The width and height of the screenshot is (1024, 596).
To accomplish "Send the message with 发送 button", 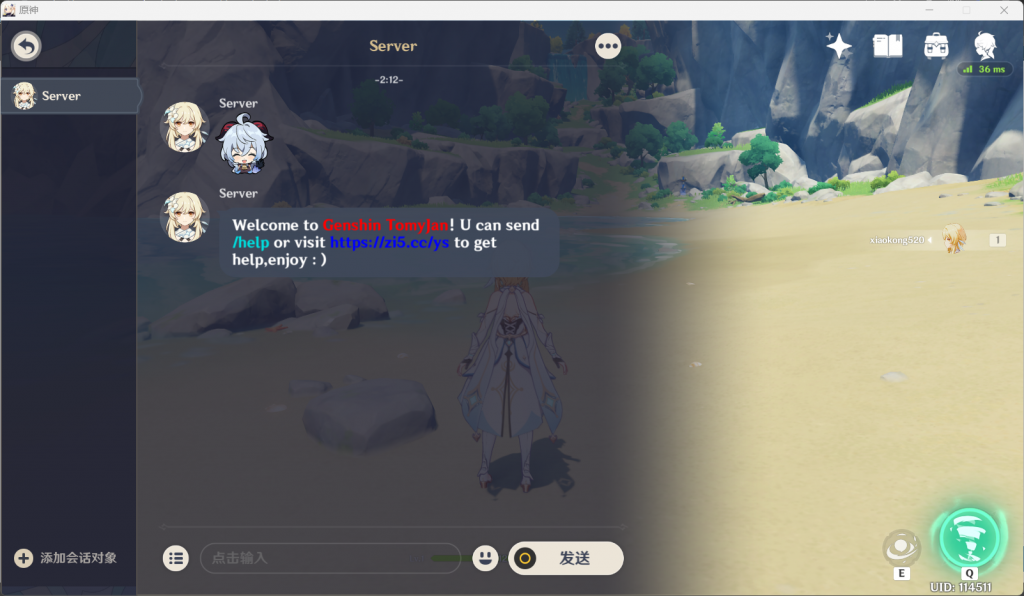I will pyautogui.click(x=566, y=558).
